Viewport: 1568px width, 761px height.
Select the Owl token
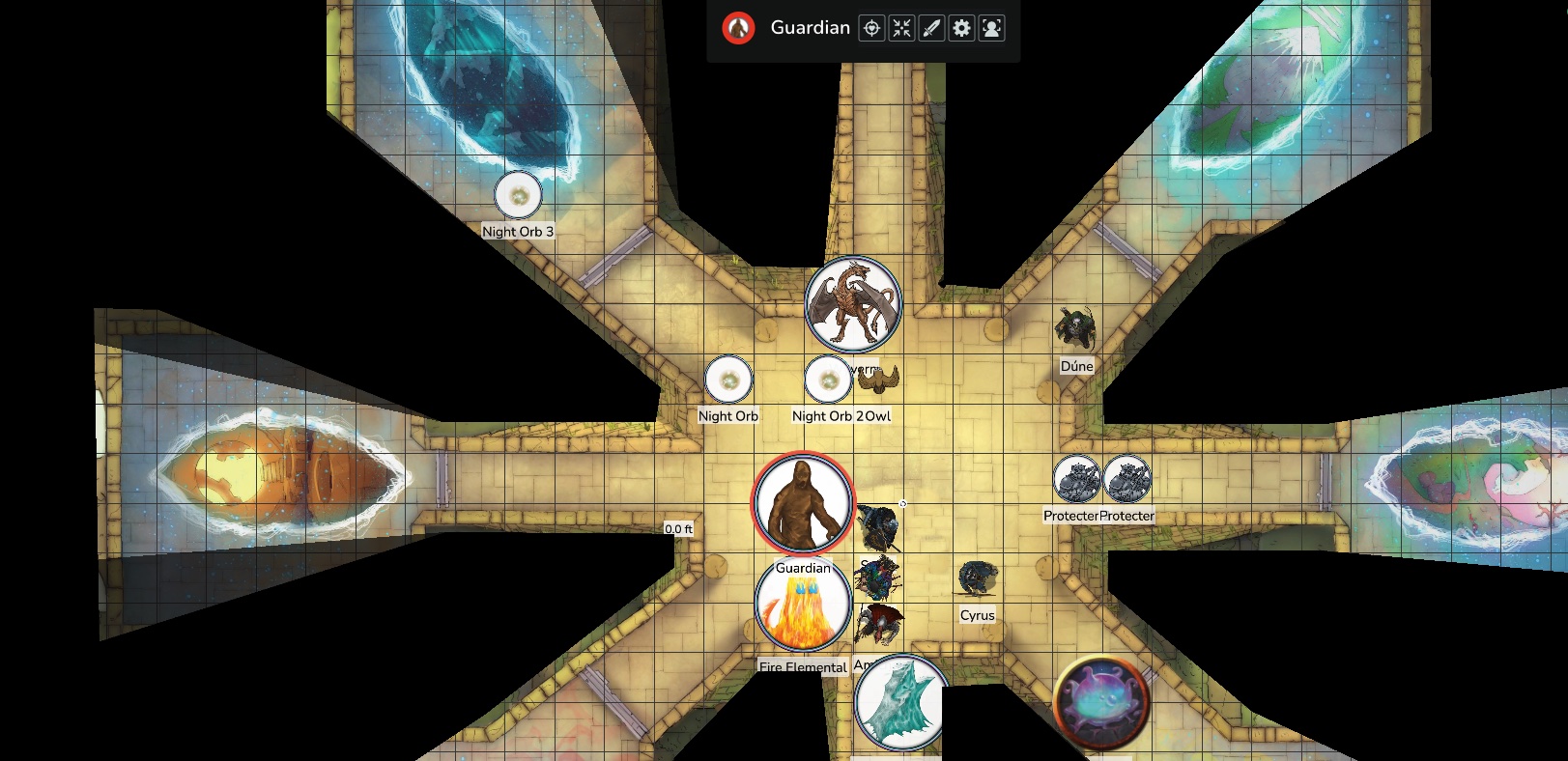coord(879,380)
